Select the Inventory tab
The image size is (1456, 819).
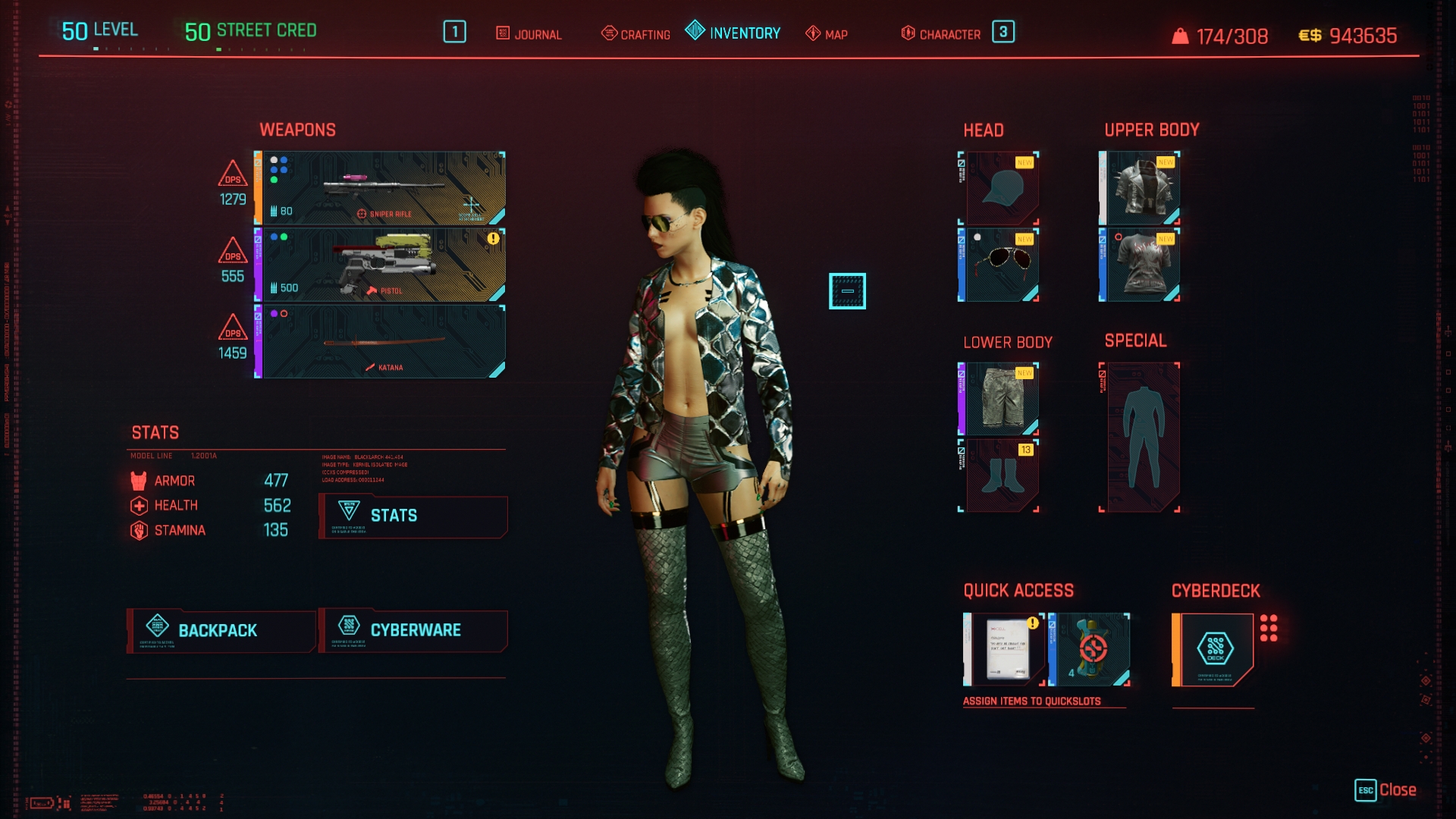[x=733, y=33]
